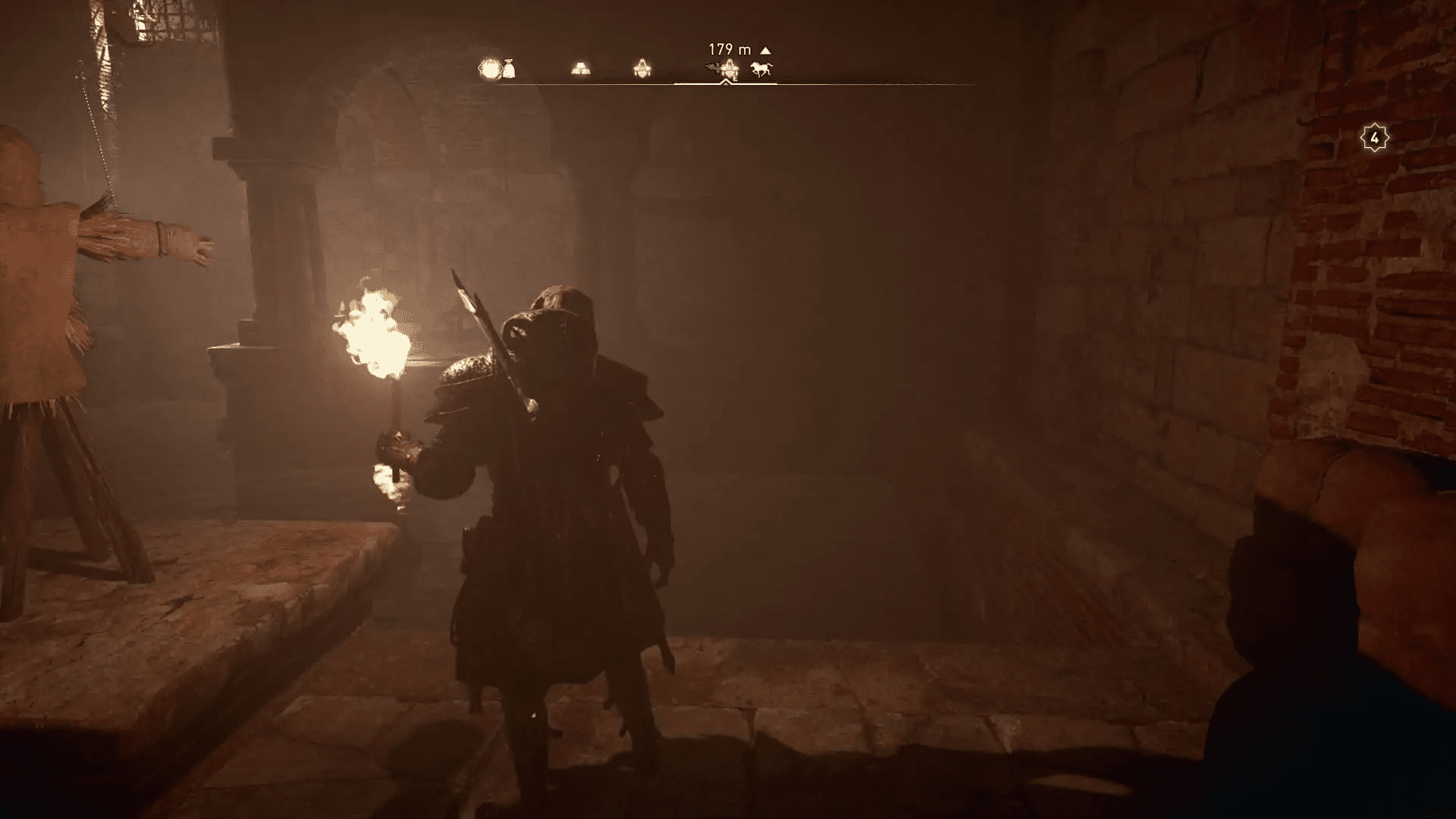This screenshot has height=819, width=1456.
Task: Click the tent-shaped icon on the compass bar
Action: click(641, 68)
